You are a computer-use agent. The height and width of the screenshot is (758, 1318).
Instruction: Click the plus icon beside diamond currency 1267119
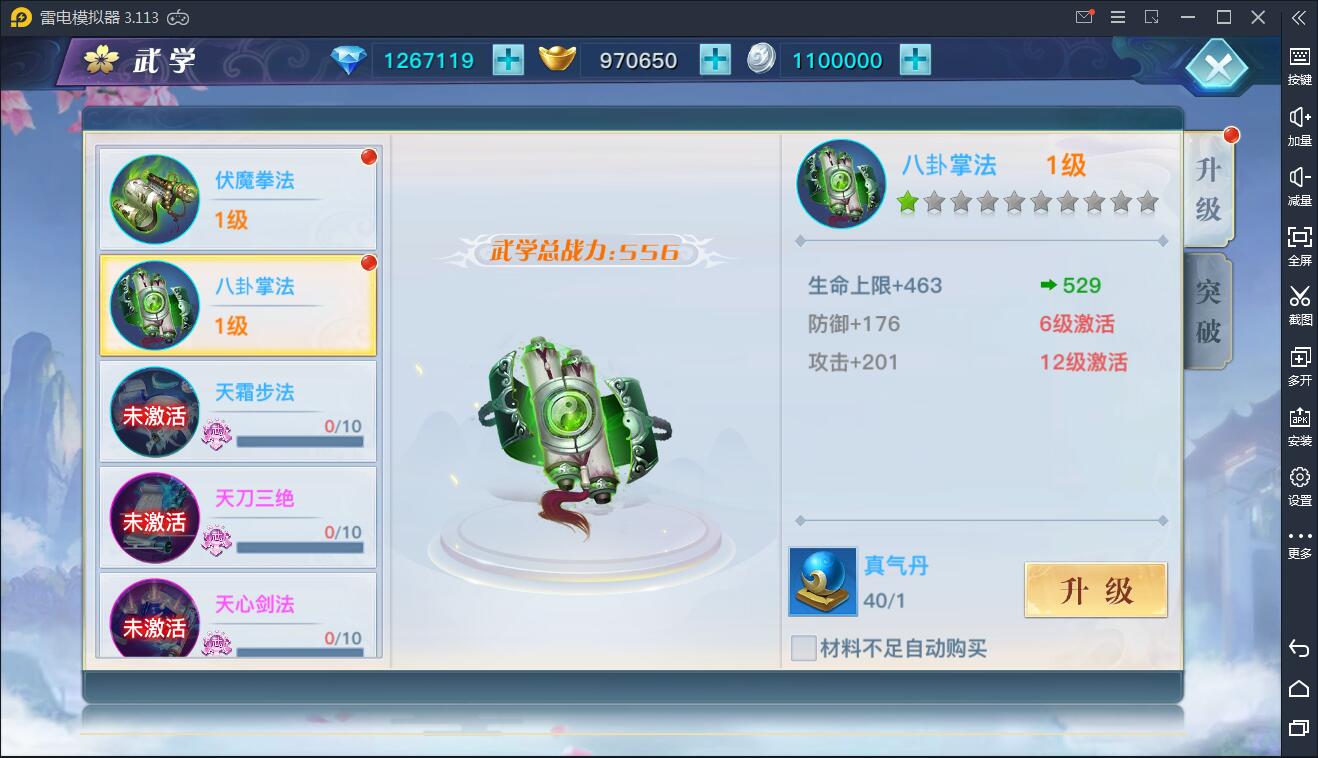508,60
